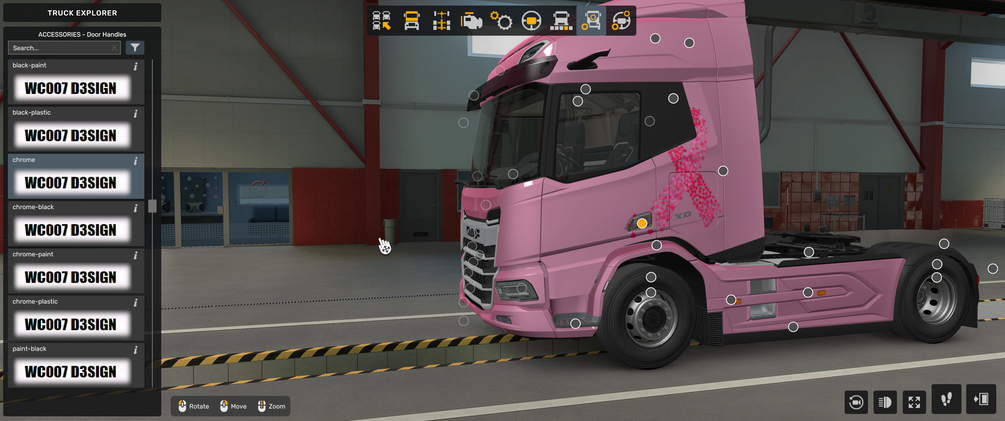Switch to the steering wheel interior category

tap(532, 20)
